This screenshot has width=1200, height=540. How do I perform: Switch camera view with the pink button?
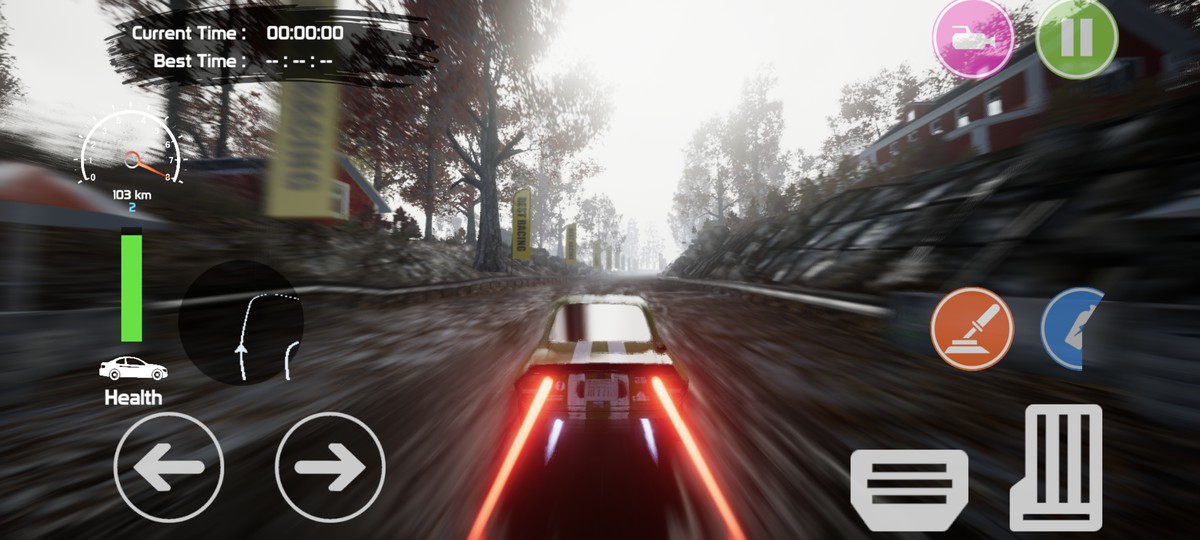point(972,39)
